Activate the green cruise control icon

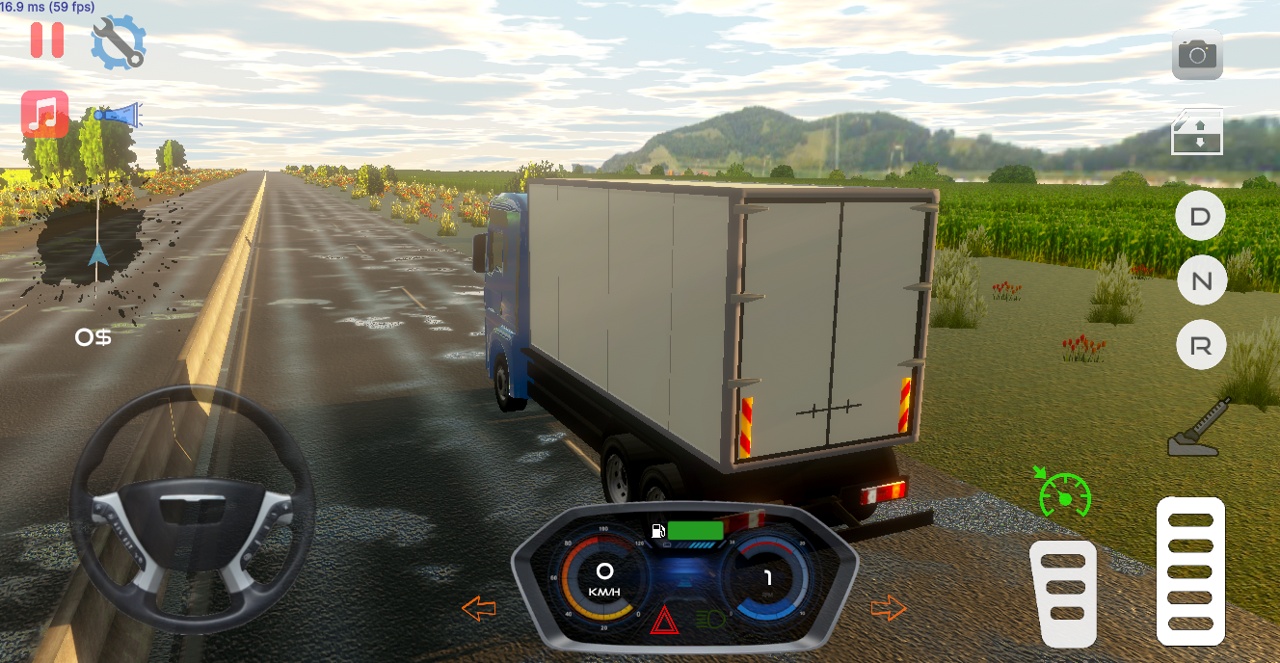click(1062, 493)
